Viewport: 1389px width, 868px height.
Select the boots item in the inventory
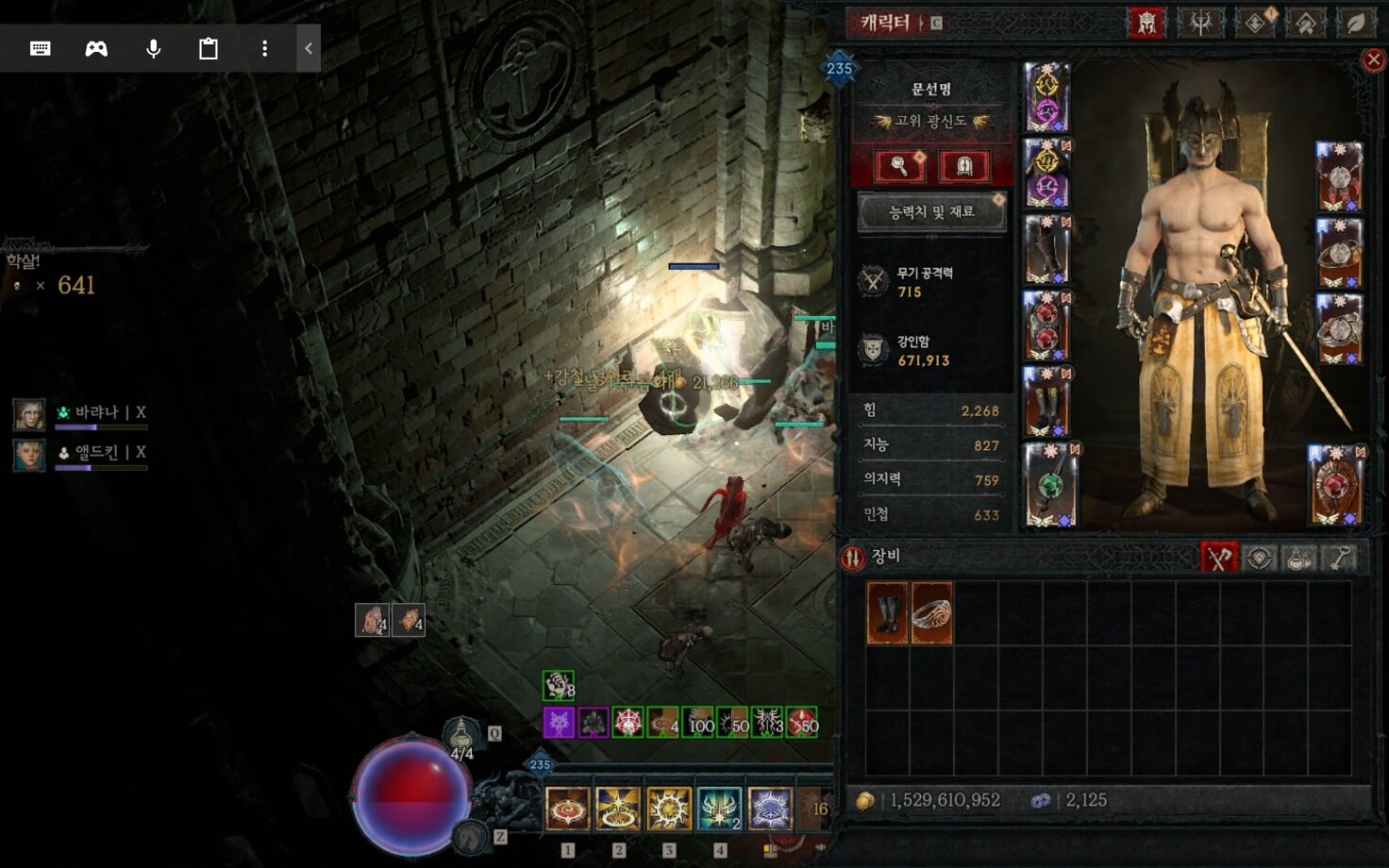pyautogui.click(x=887, y=613)
